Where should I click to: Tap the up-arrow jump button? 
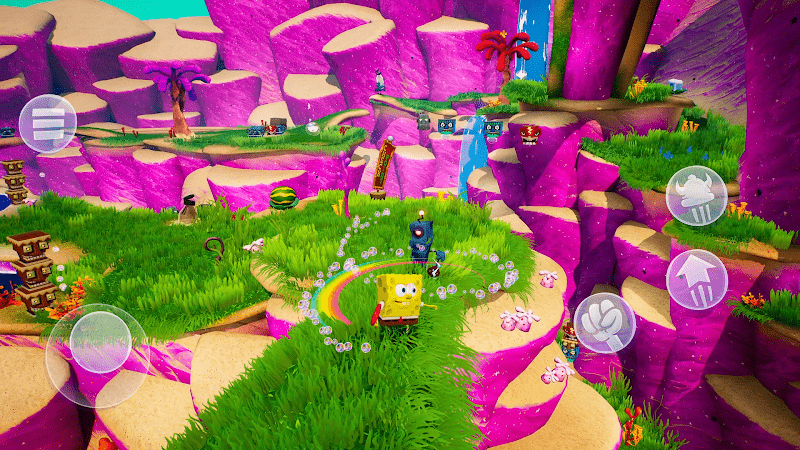pyautogui.click(x=696, y=278)
